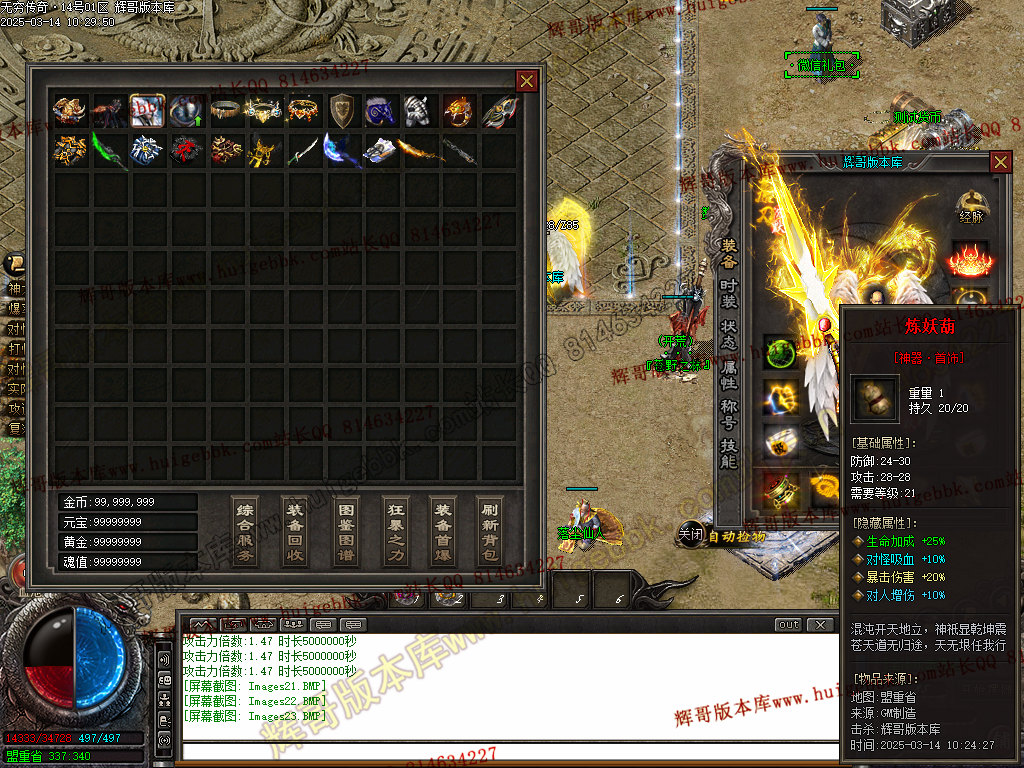This screenshot has height=768, width=1024.
Task: Close the inventory bag window
Action: pos(526,81)
